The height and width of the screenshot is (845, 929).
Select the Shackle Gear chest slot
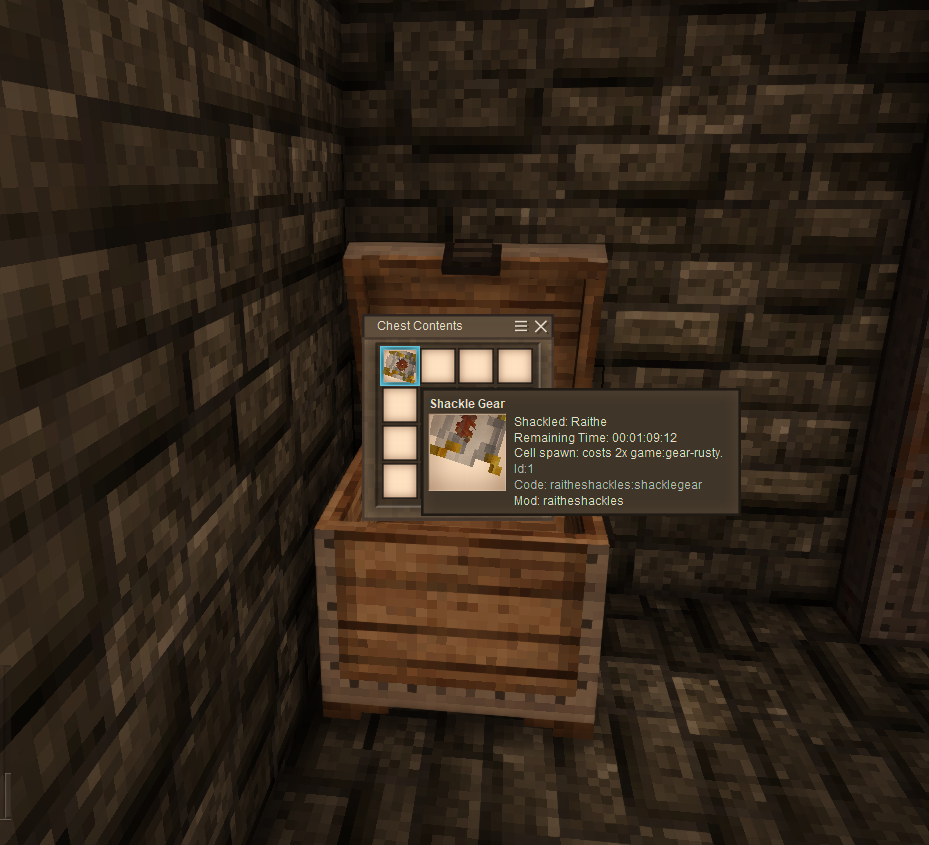point(400,366)
